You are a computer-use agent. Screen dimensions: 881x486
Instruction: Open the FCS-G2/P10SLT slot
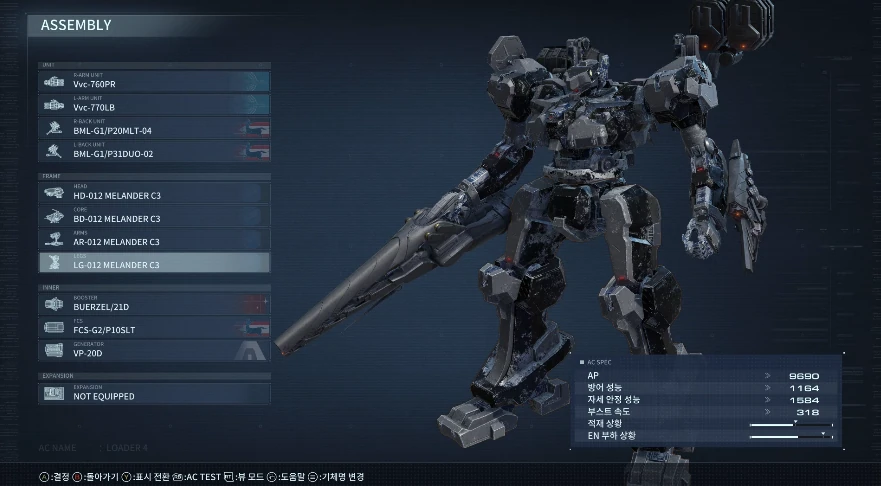(154, 327)
